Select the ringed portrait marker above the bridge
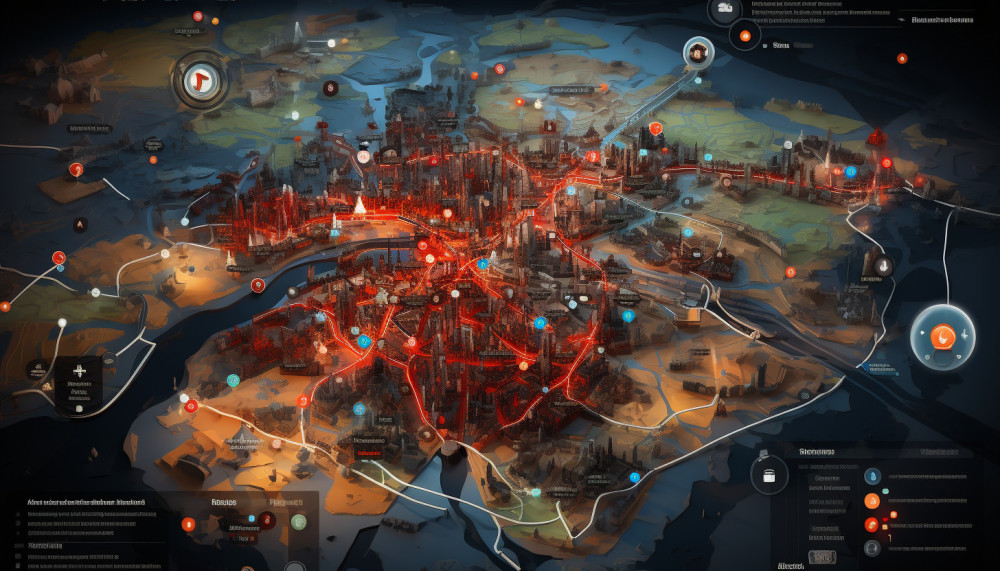 click(697, 52)
